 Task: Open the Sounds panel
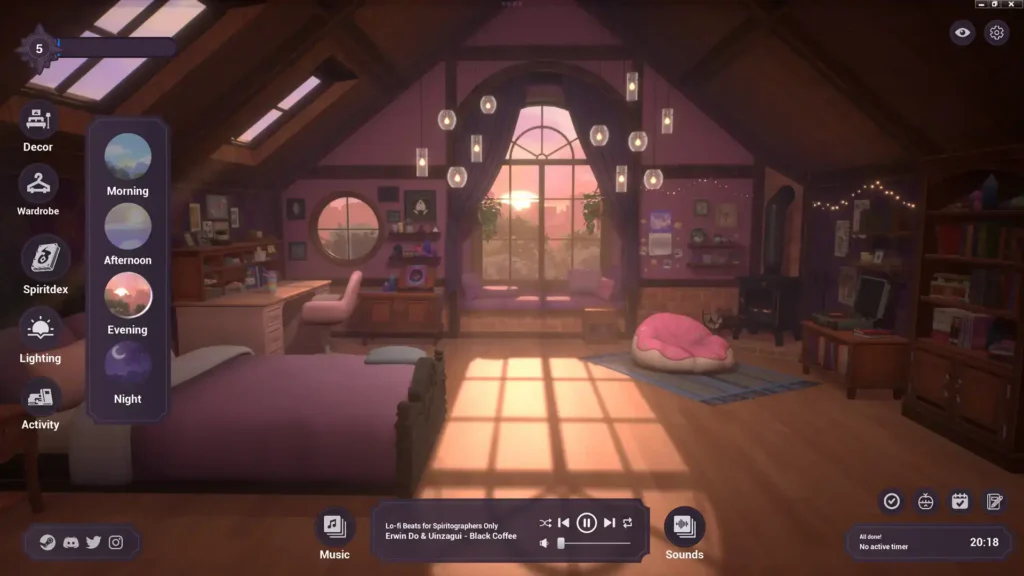(x=684, y=526)
